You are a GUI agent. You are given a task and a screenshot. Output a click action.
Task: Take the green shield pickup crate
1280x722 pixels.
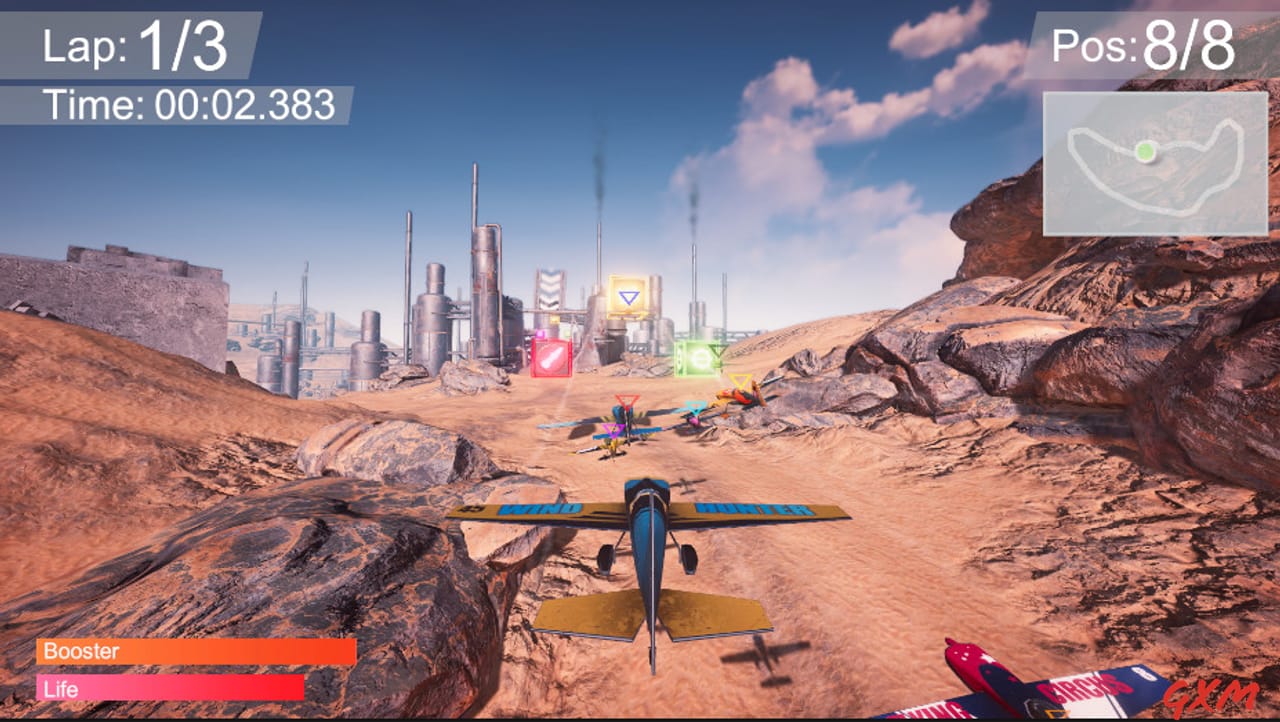699,359
